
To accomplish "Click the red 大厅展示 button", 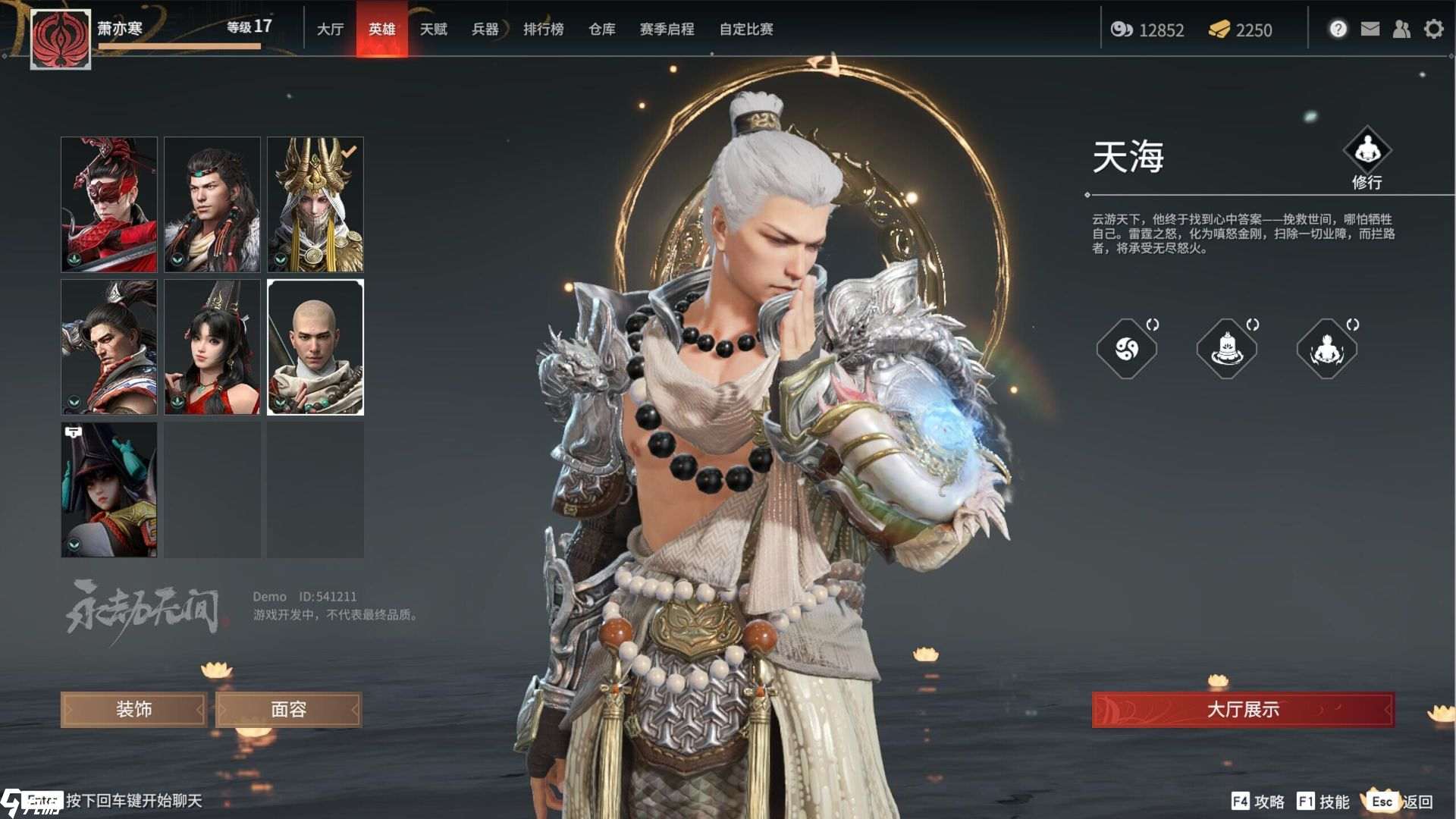I will pyautogui.click(x=1242, y=709).
